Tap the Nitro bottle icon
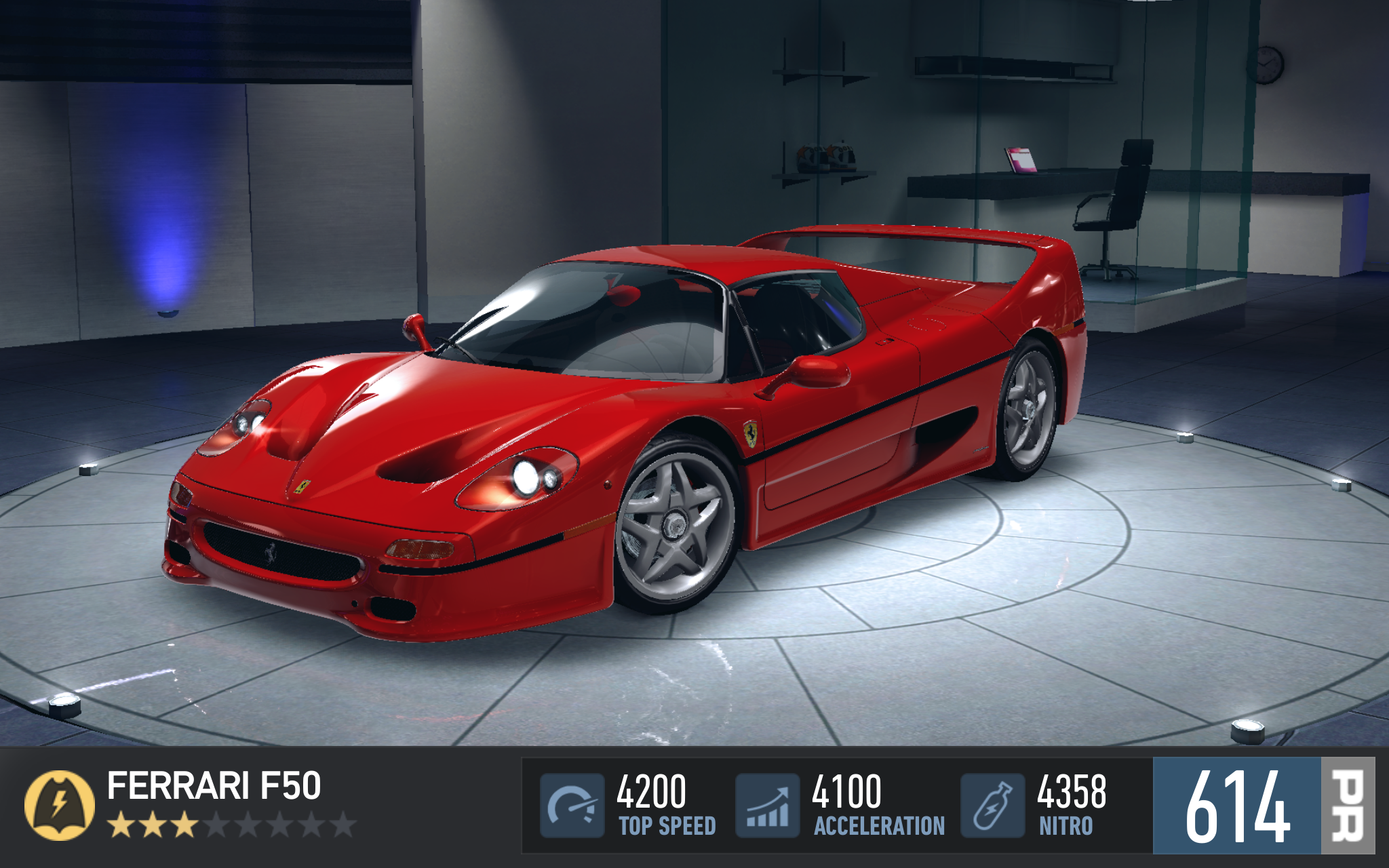The height and width of the screenshot is (868, 1389). [x=992, y=806]
